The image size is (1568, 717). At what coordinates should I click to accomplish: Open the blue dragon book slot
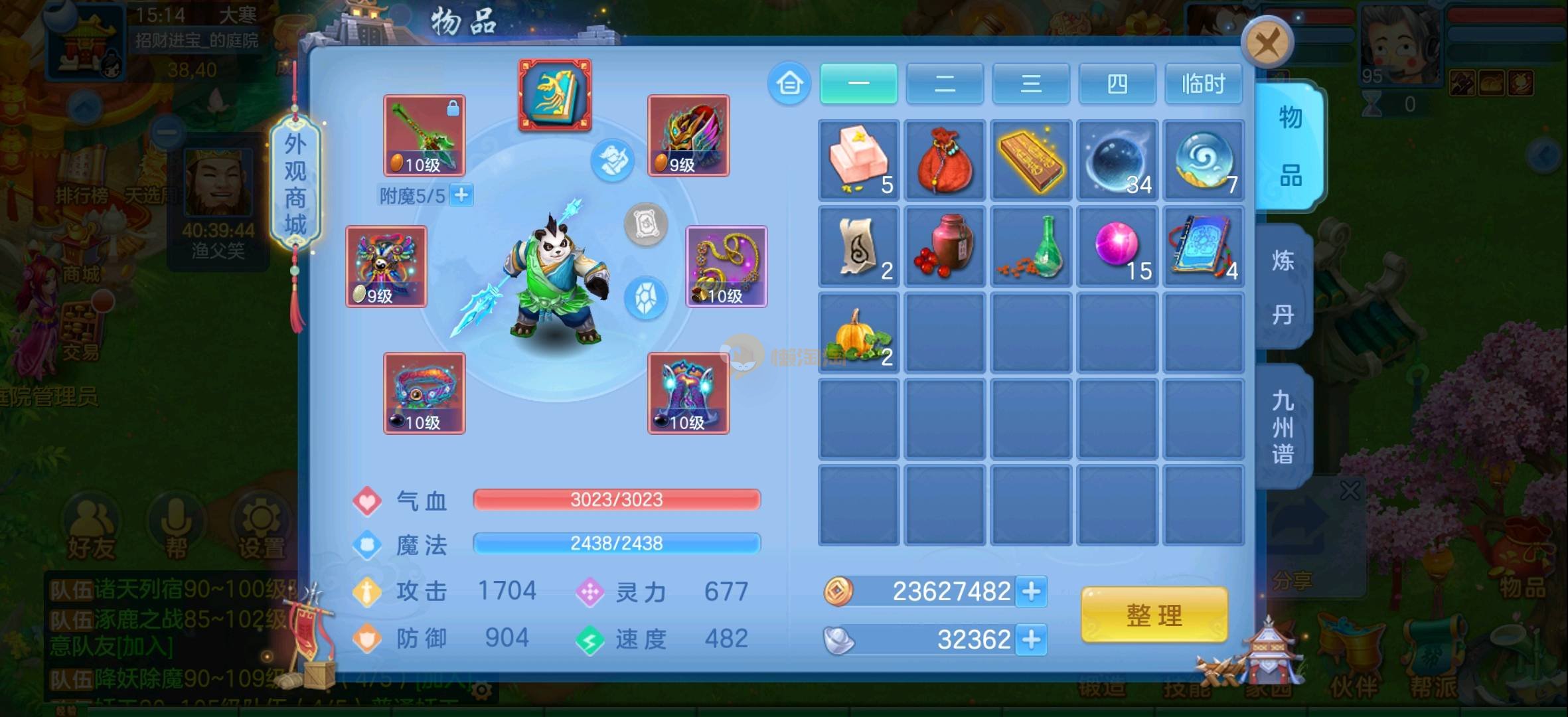pyautogui.click(x=555, y=95)
